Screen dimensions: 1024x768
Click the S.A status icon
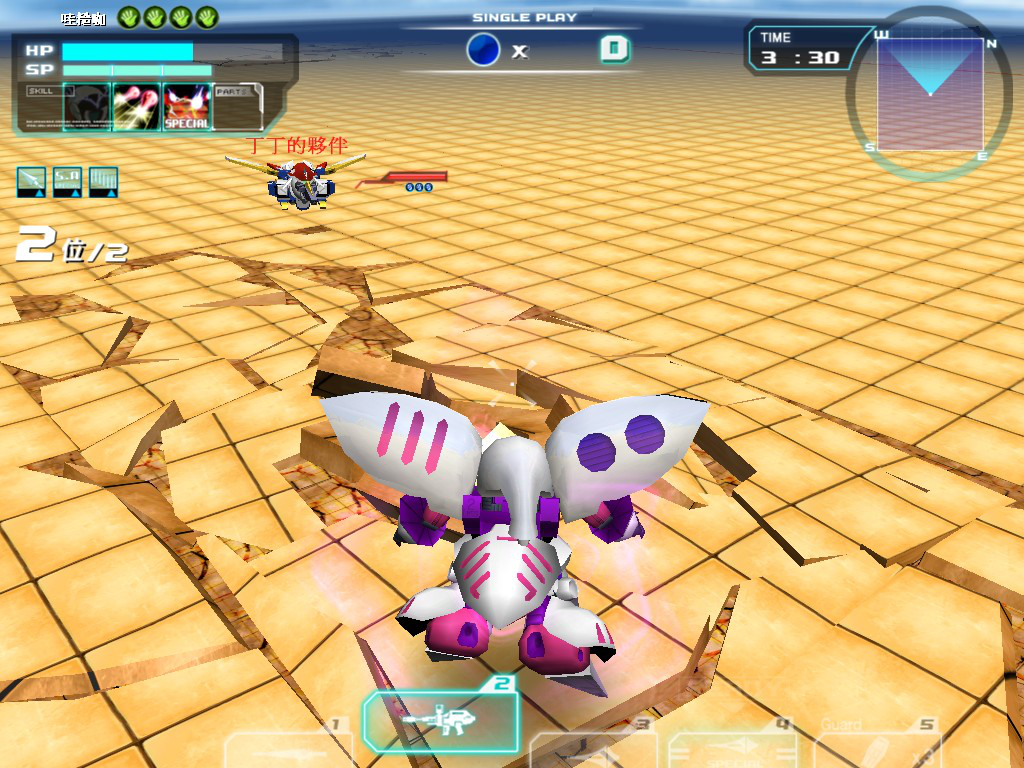point(67,181)
